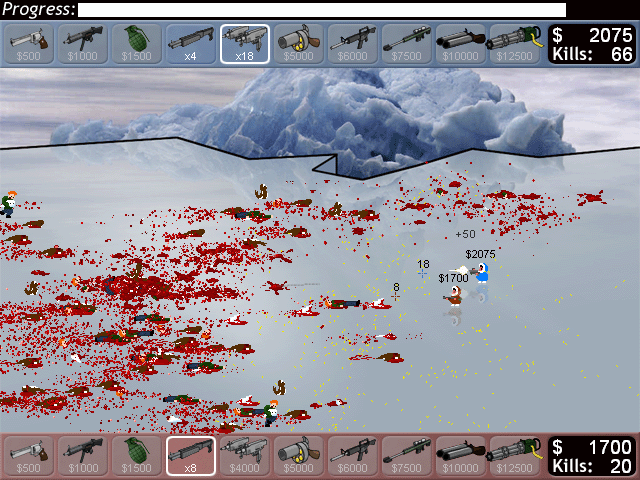Buy the blue player's $5000 grenade launcher
The height and width of the screenshot is (480, 640).
pos(299,45)
